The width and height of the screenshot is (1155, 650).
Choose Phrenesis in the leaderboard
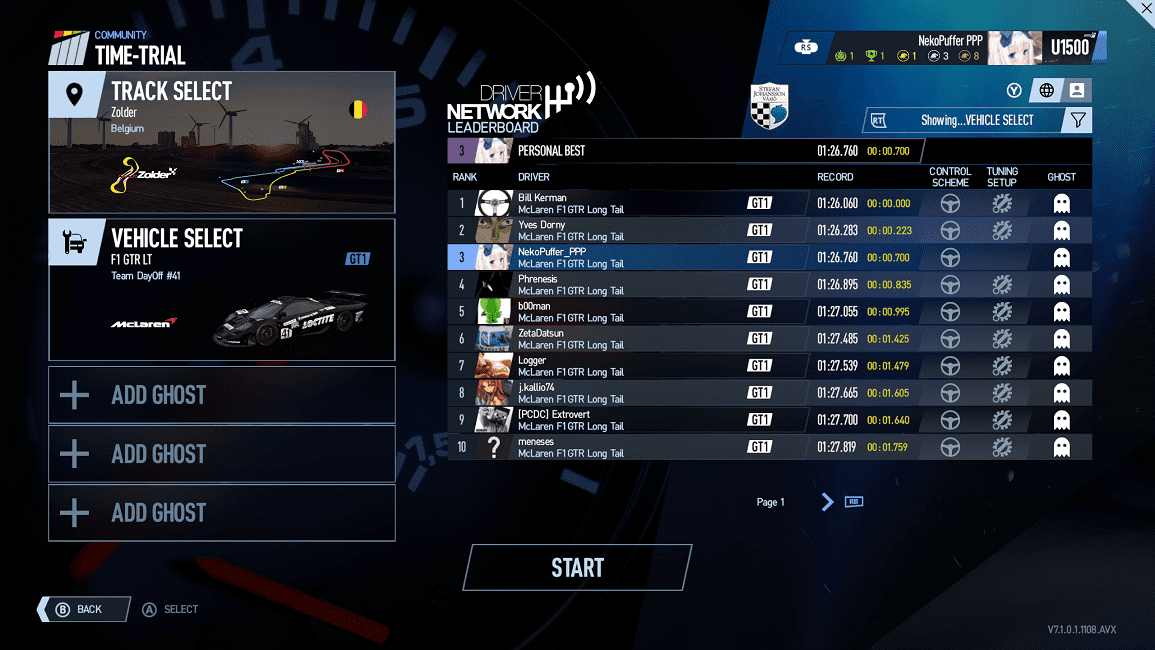[640, 285]
